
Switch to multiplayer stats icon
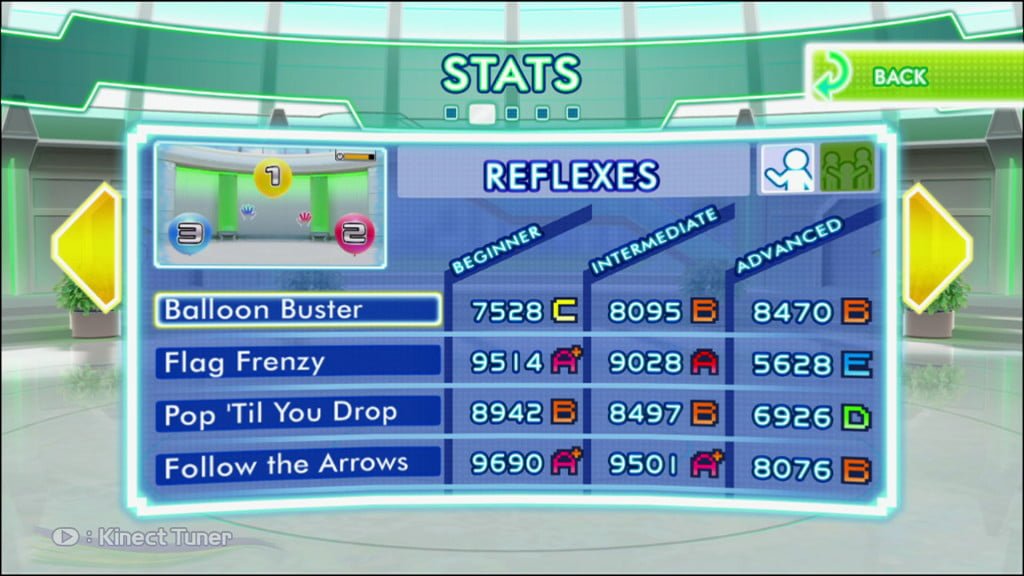[x=846, y=168]
